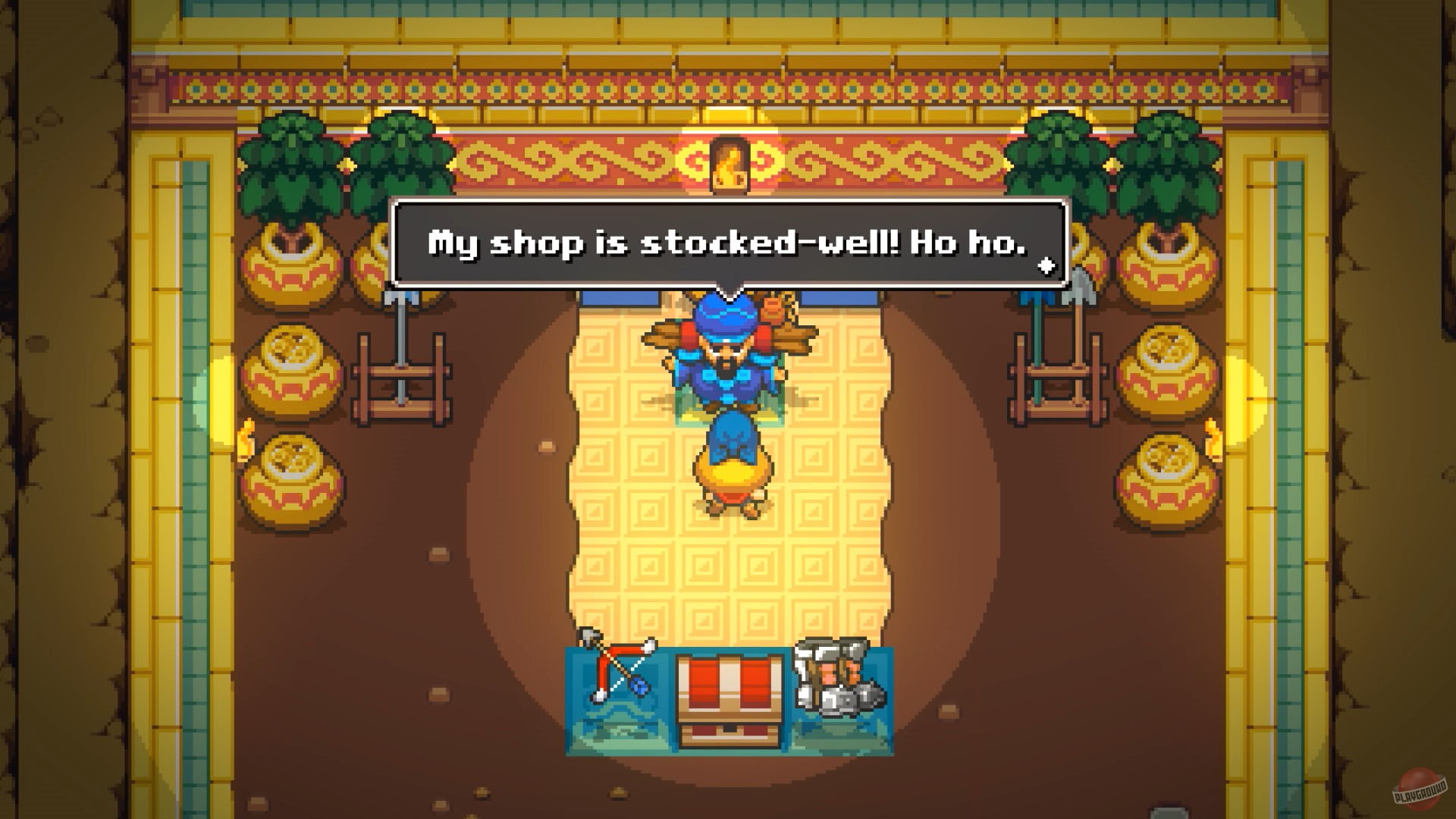The height and width of the screenshot is (819, 1456).
Task: Click the diamond continue indicator in the dialog
Action: (x=1048, y=267)
